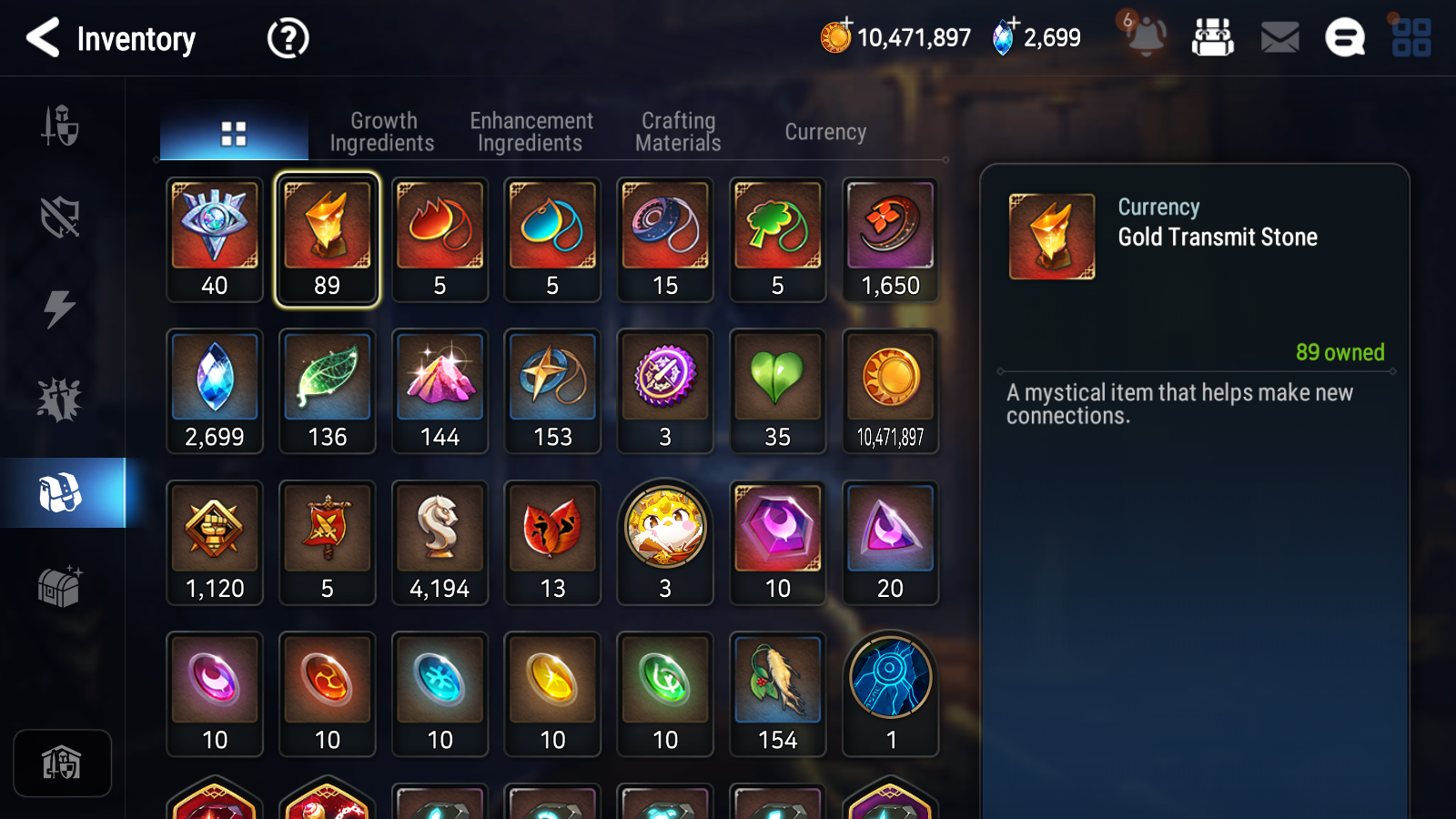Viewport: 1456px width, 819px height.
Task: Open the four-square menu icon
Action: [1411, 38]
